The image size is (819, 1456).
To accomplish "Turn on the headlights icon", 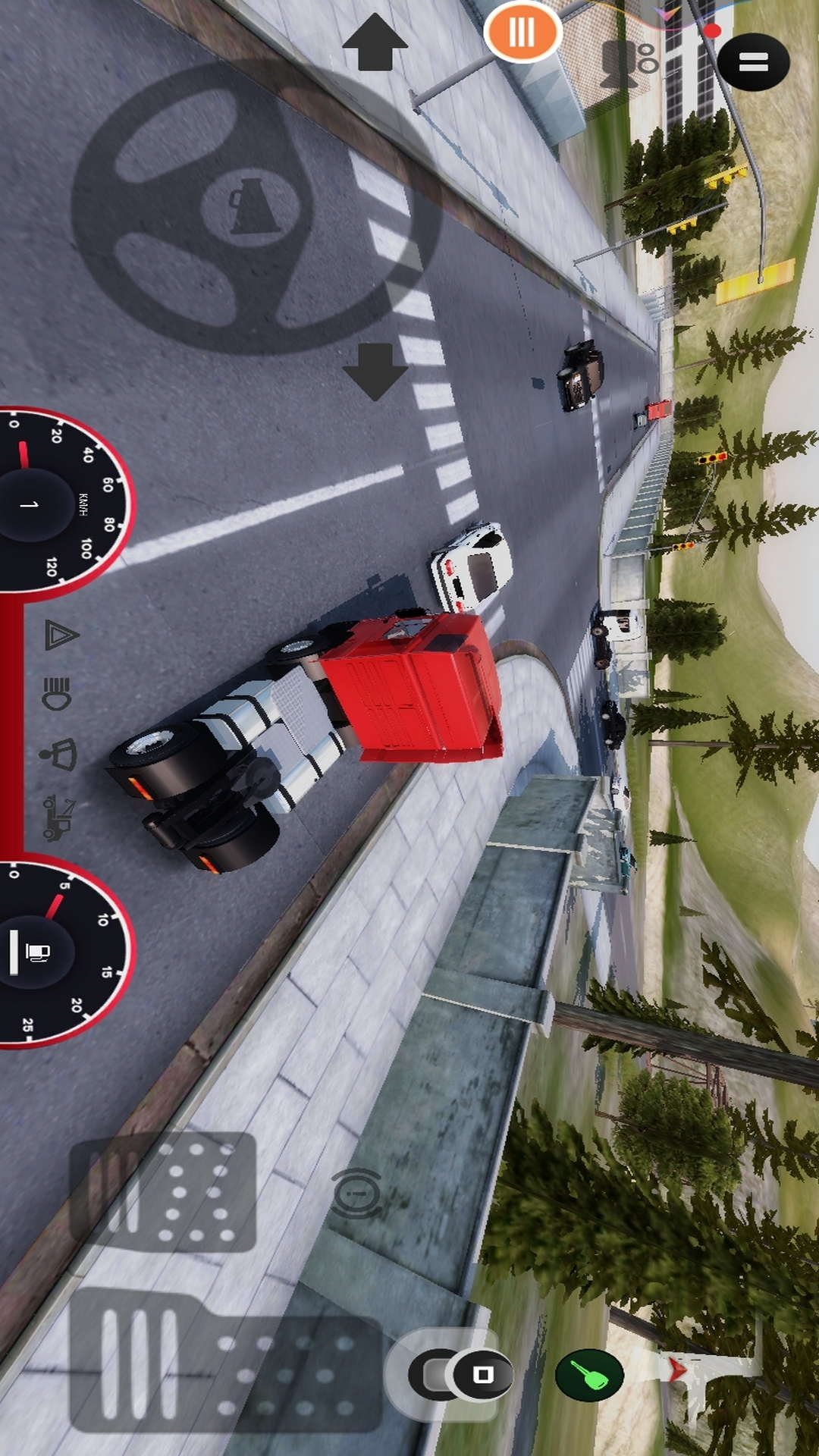I will click(58, 693).
